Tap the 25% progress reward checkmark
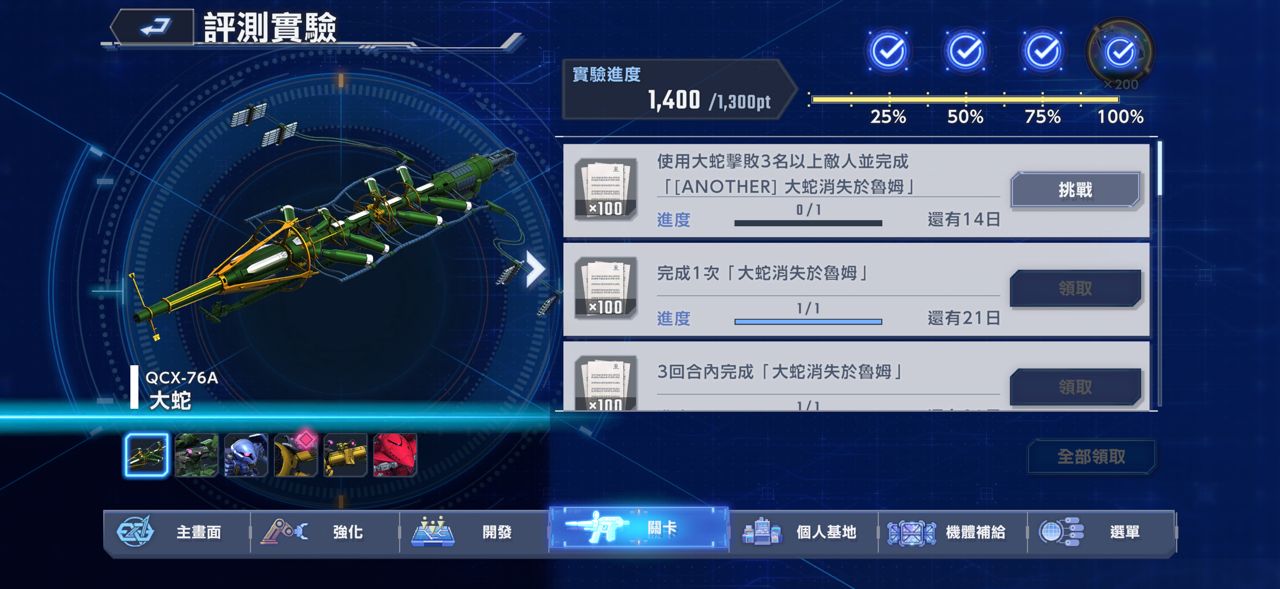Image resolution: width=1280 pixels, height=589 pixels. click(x=888, y=51)
